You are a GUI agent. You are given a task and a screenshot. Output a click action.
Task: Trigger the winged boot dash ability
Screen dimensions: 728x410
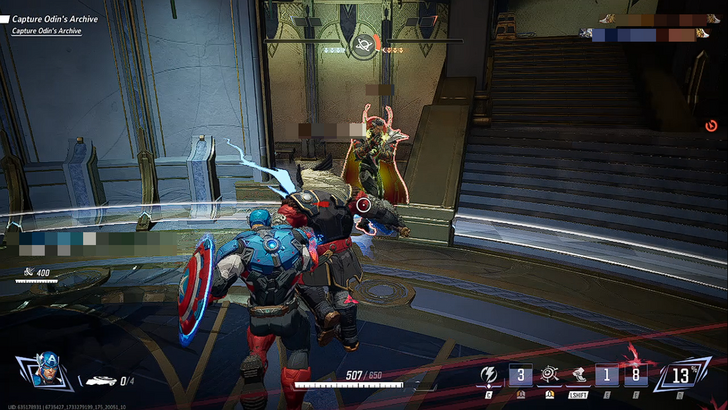point(577,376)
